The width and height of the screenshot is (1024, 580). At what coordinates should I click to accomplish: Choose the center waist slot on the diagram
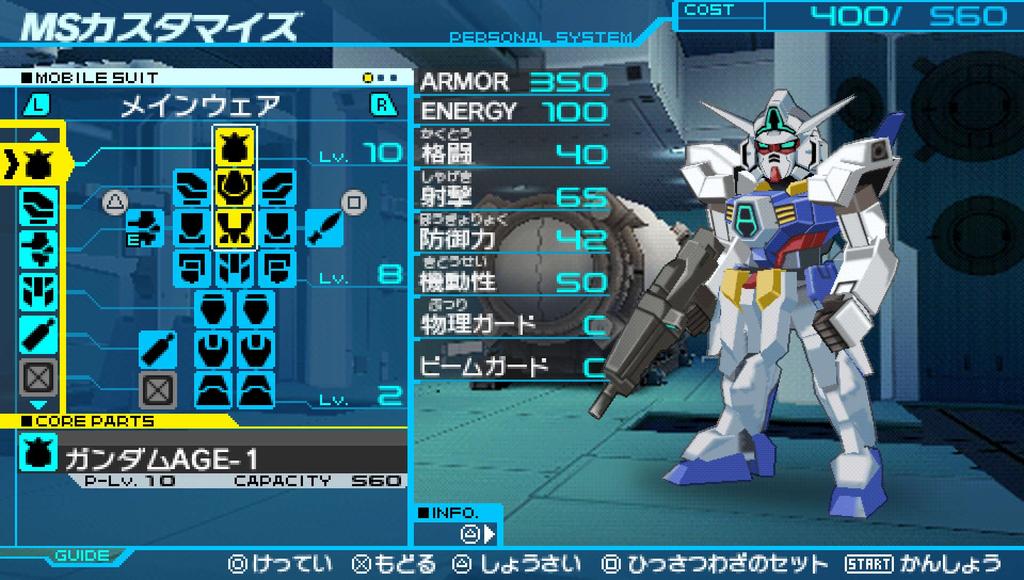235,266
